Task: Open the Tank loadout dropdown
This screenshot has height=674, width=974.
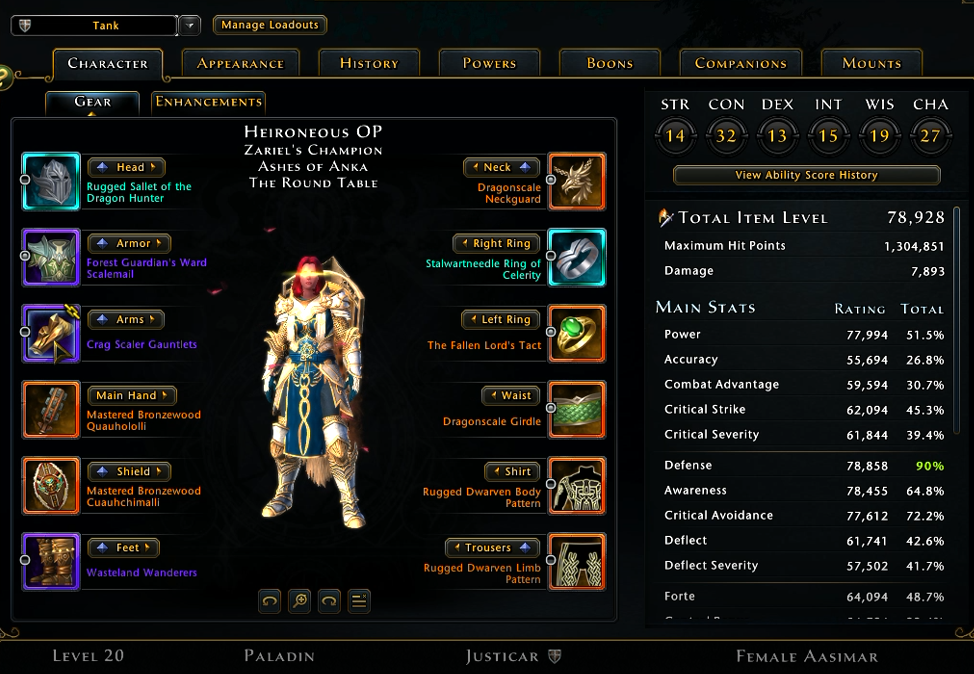Action: [190, 25]
